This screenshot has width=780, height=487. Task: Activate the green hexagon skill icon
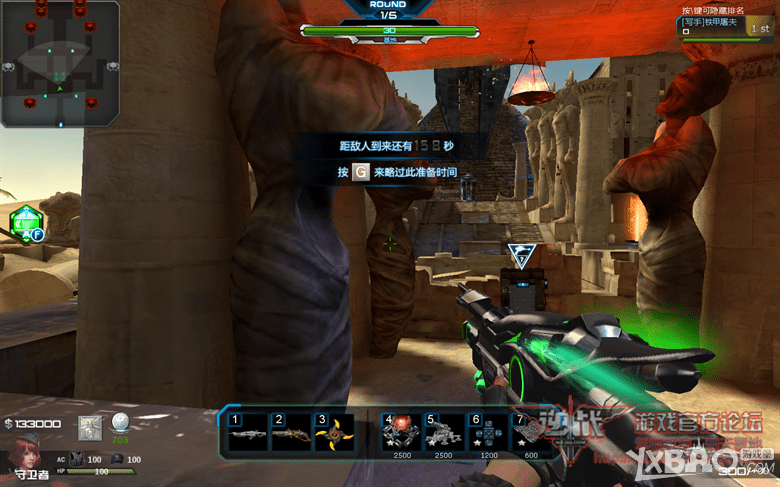[25, 224]
